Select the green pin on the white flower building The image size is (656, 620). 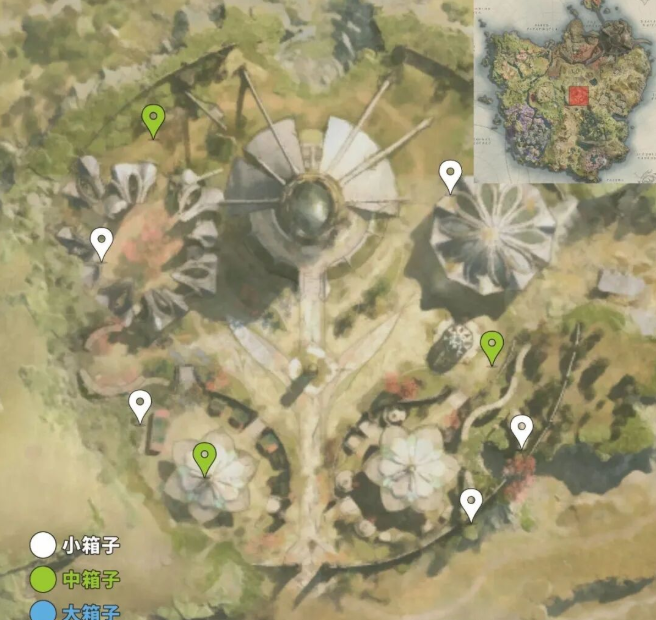(205, 458)
